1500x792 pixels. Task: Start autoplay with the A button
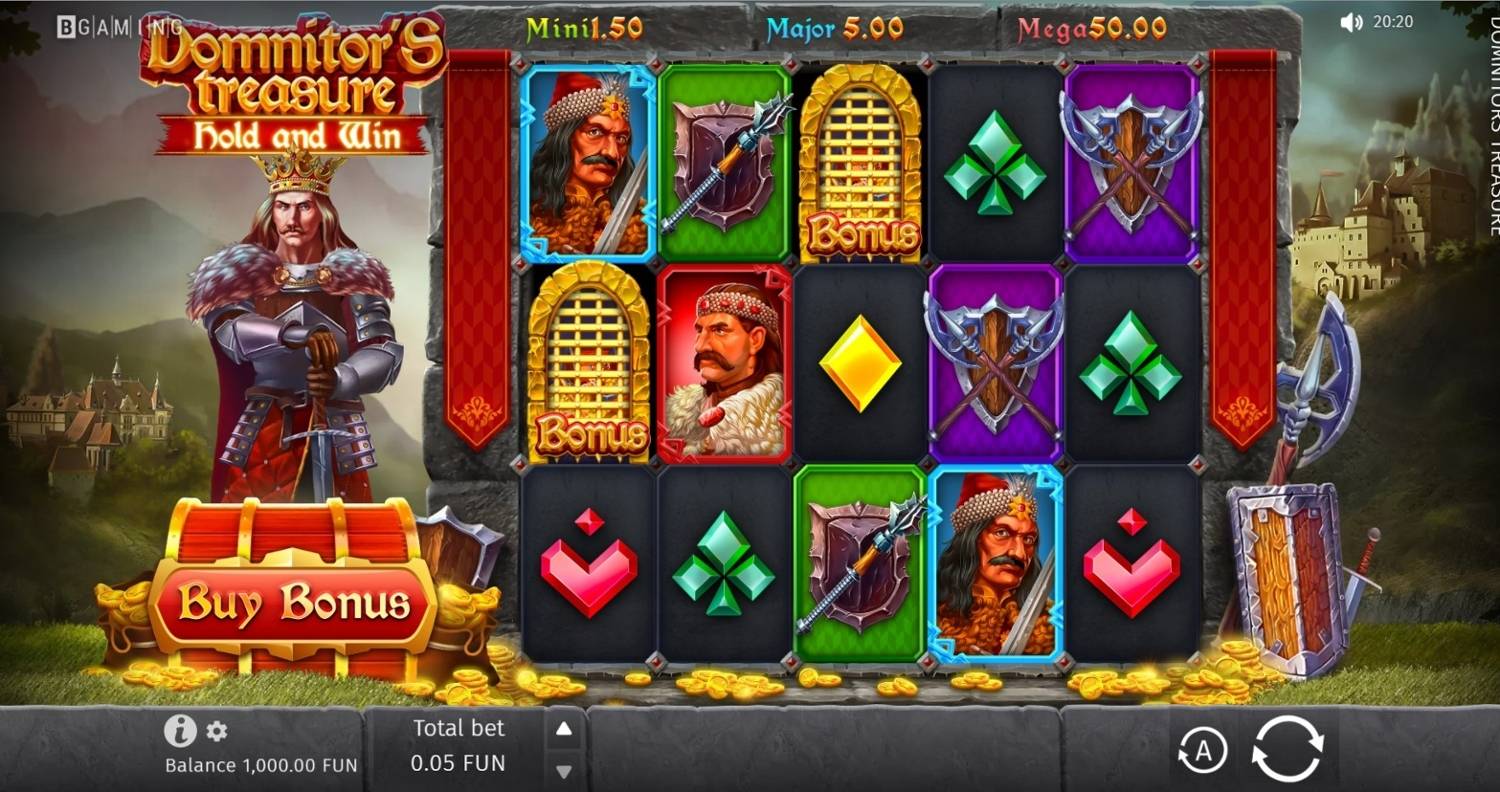point(1205,751)
